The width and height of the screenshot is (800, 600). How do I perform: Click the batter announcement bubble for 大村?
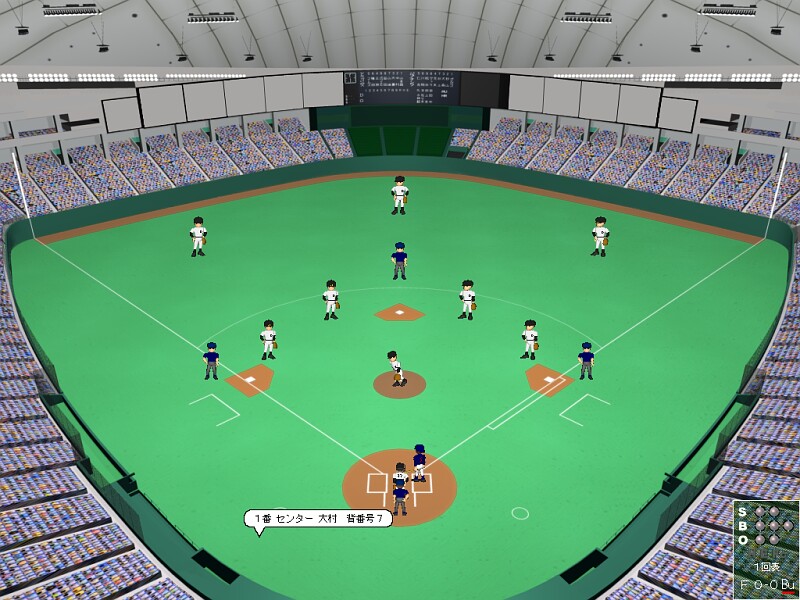tap(317, 518)
